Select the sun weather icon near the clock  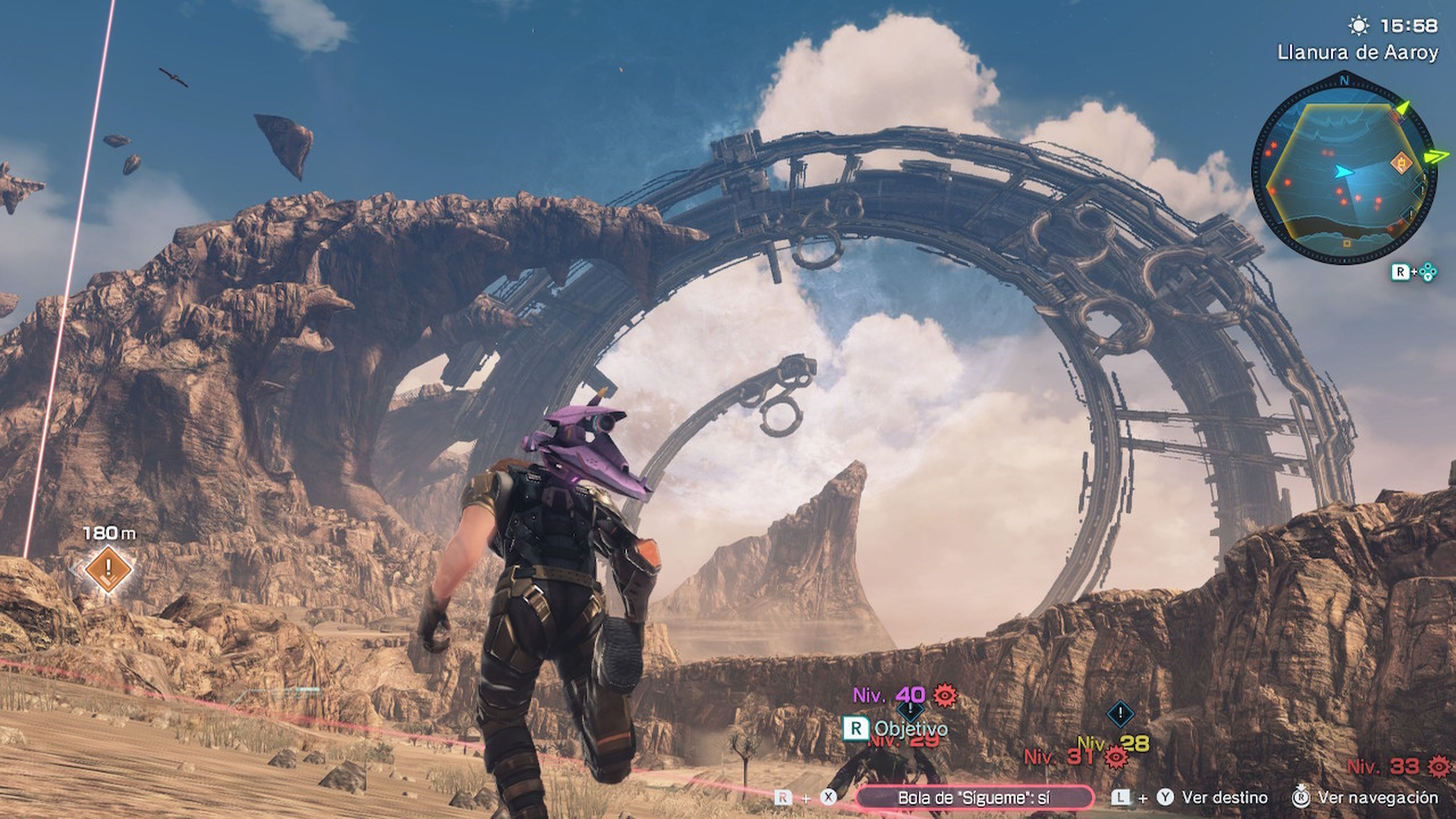click(x=1359, y=25)
